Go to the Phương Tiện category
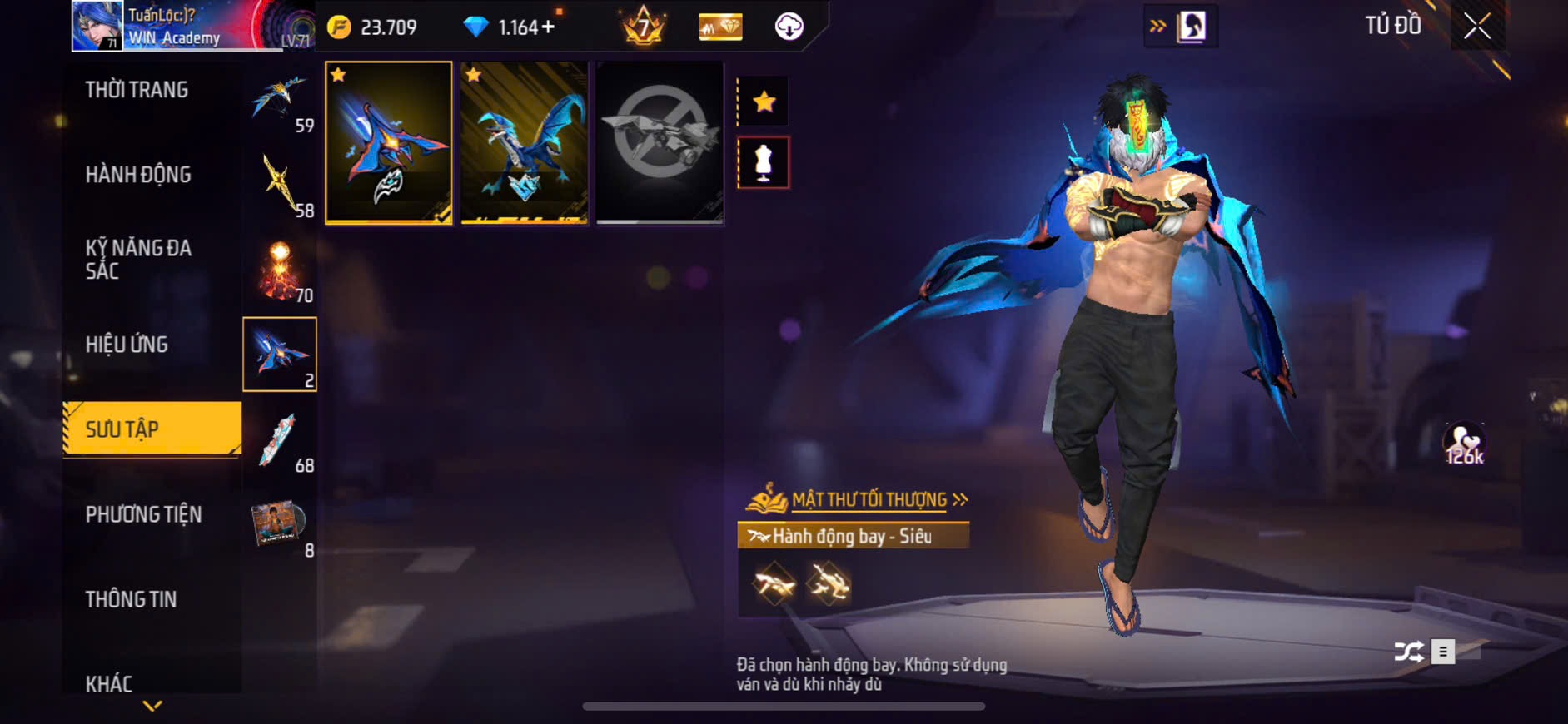Image resolution: width=1568 pixels, height=724 pixels. [143, 515]
